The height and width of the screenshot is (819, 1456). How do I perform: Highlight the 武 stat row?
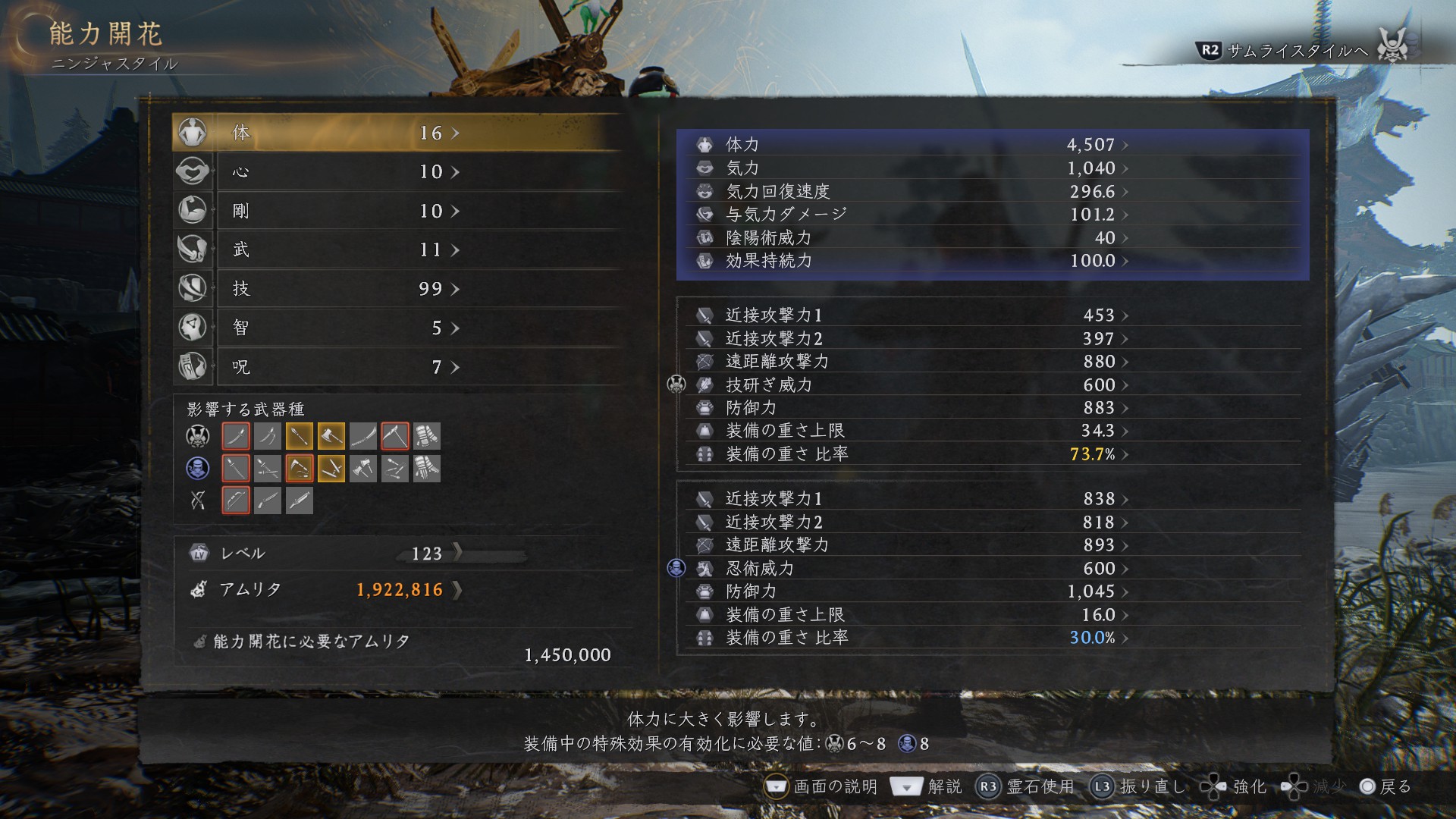(398, 249)
